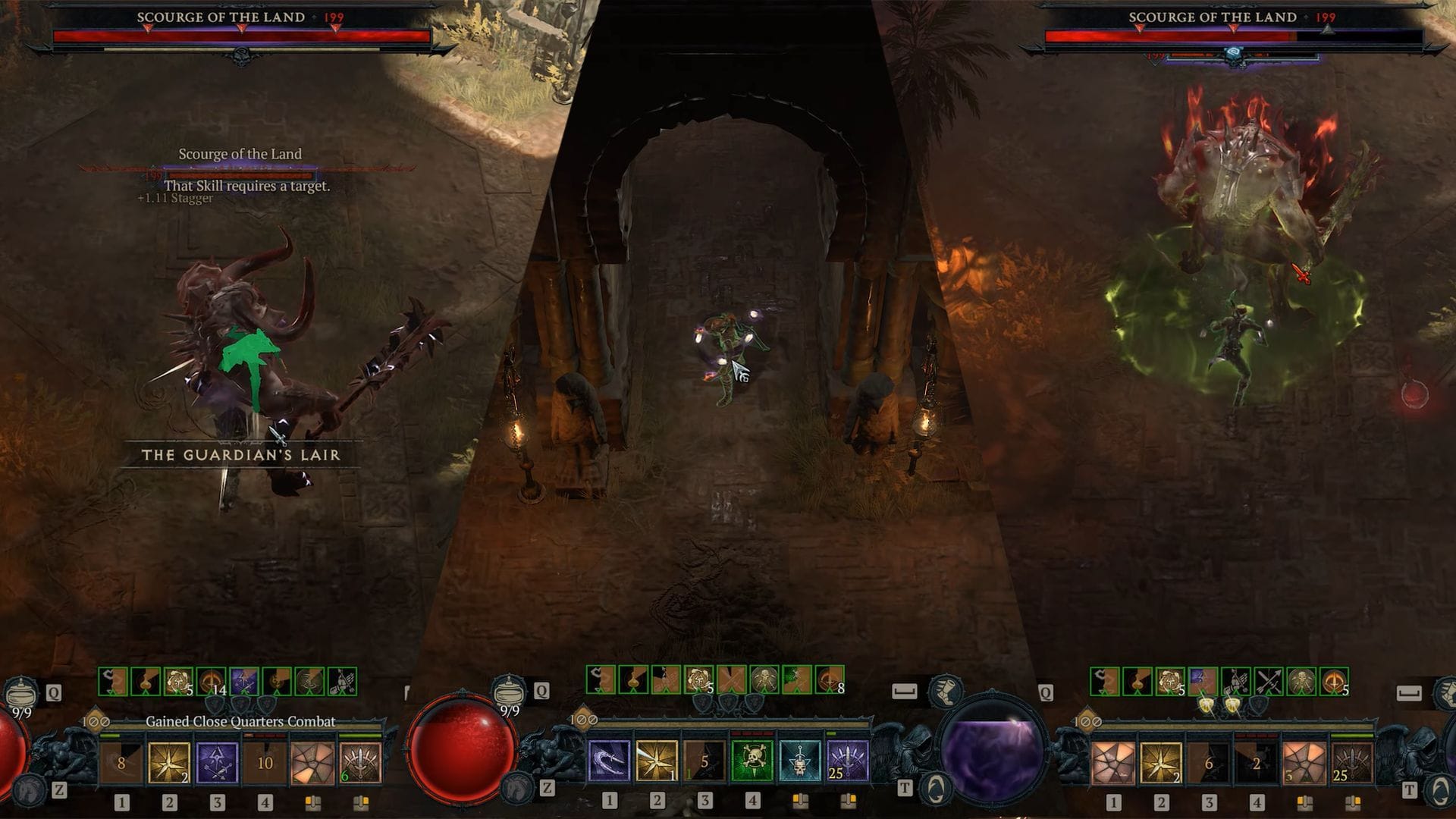Activate the green poison skull skill
This screenshot has height=819, width=1456.
(x=749, y=759)
